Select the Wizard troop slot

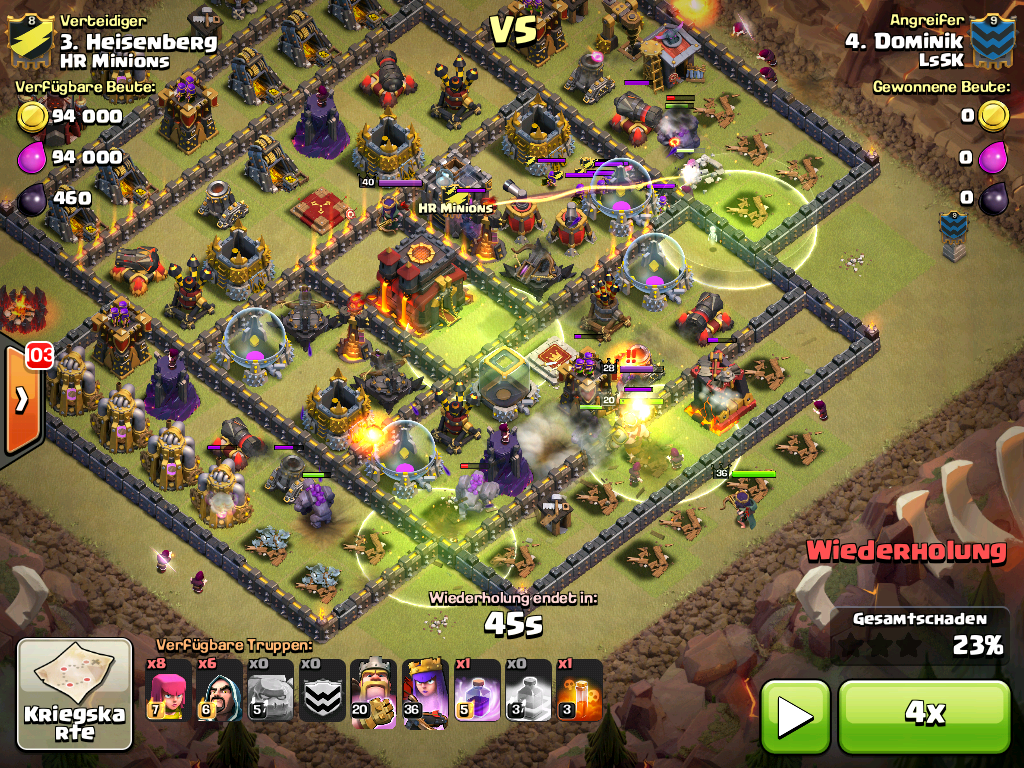[x=218, y=690]
